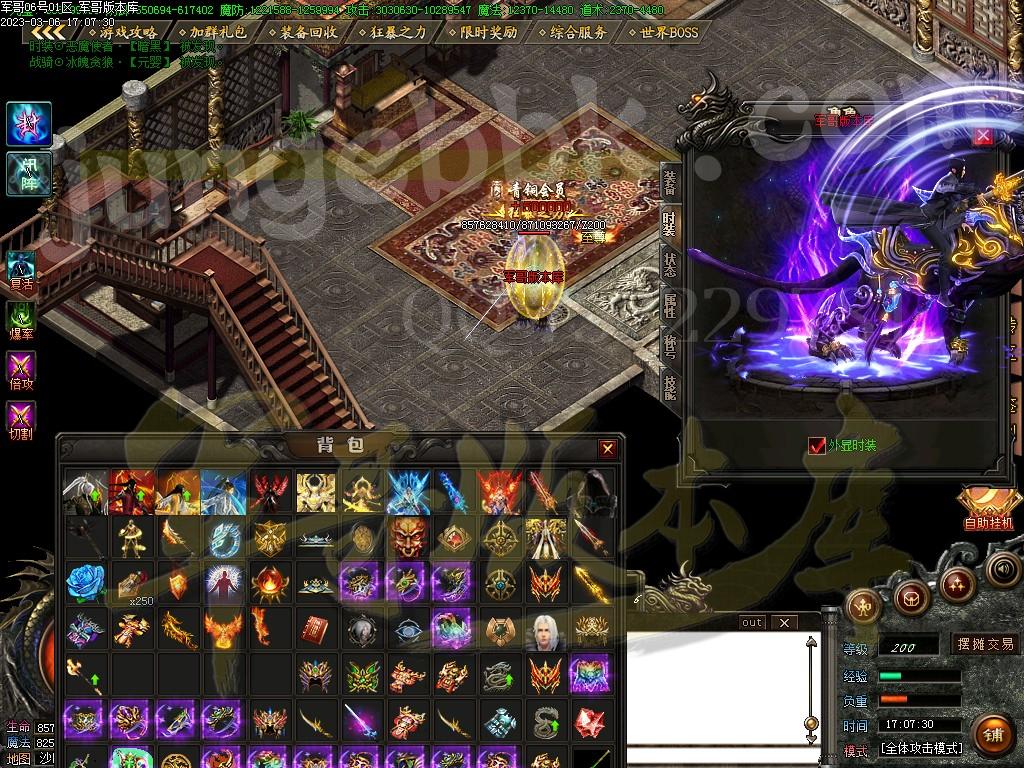
Task: Select the white-haired portrait item
Action: 544,629
